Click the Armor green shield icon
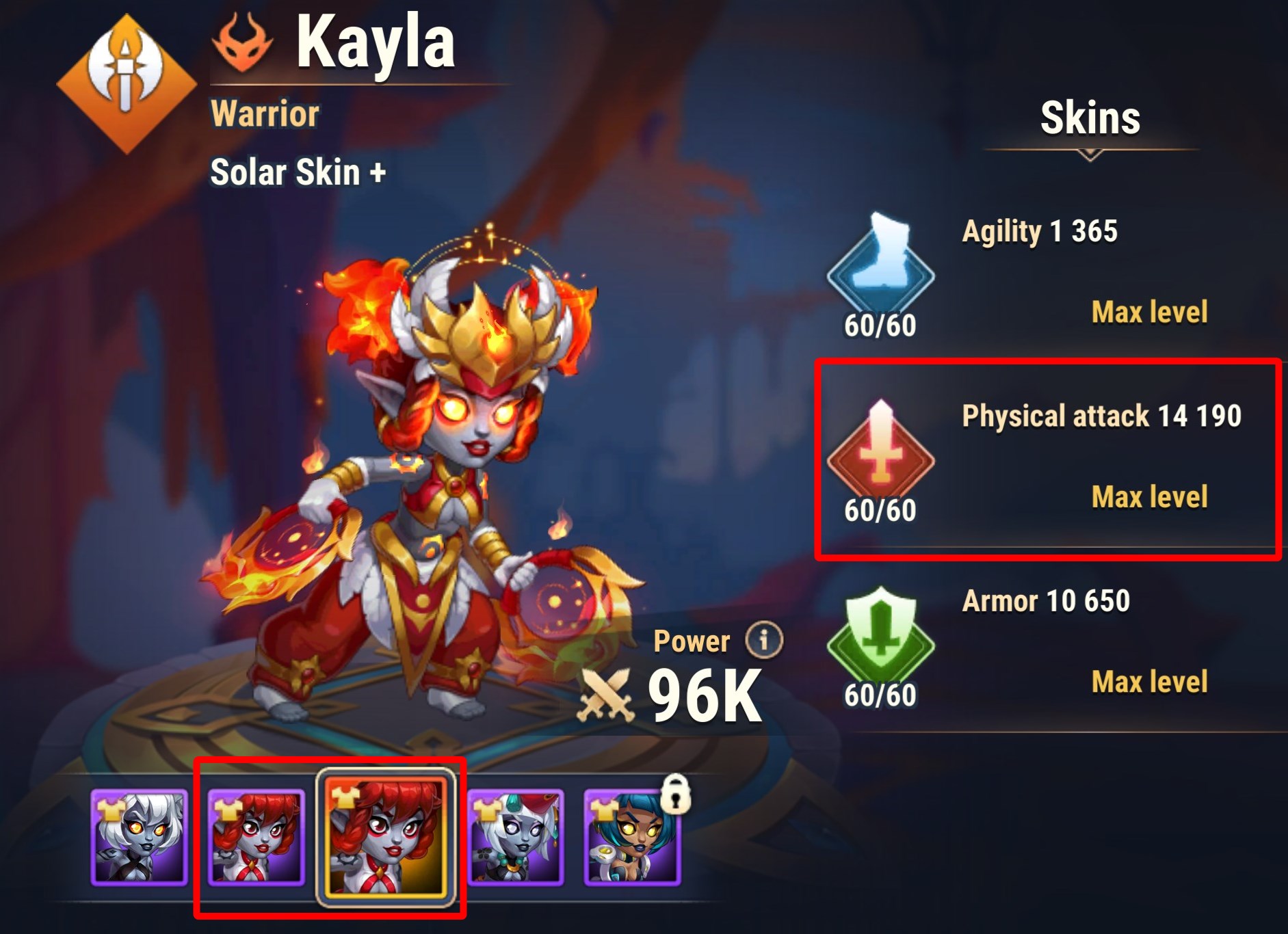Screen dimensions: 1288x934 click(x=880, y=634)
